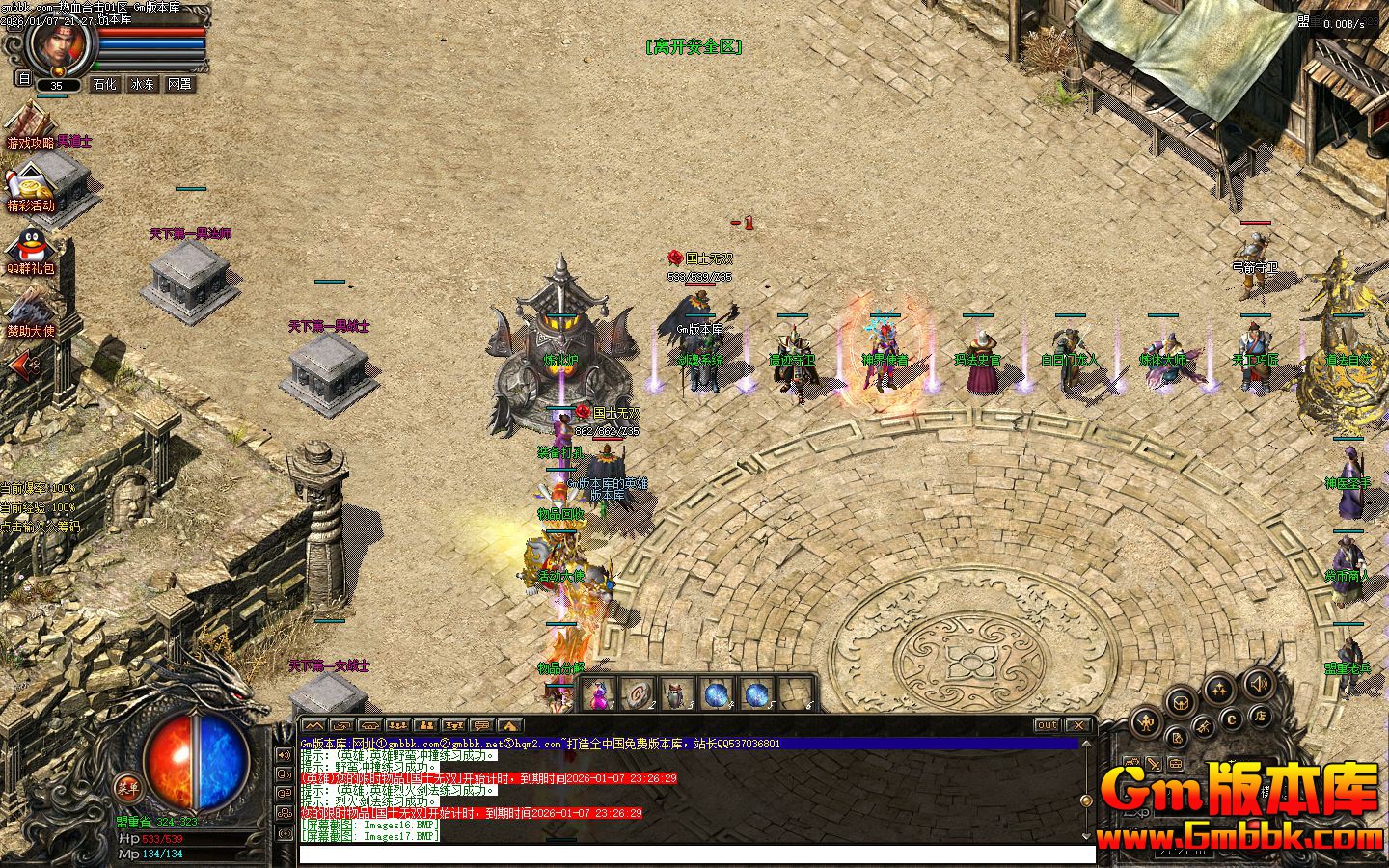Toggle sound with the speaker button

(x=1257, y=684)
